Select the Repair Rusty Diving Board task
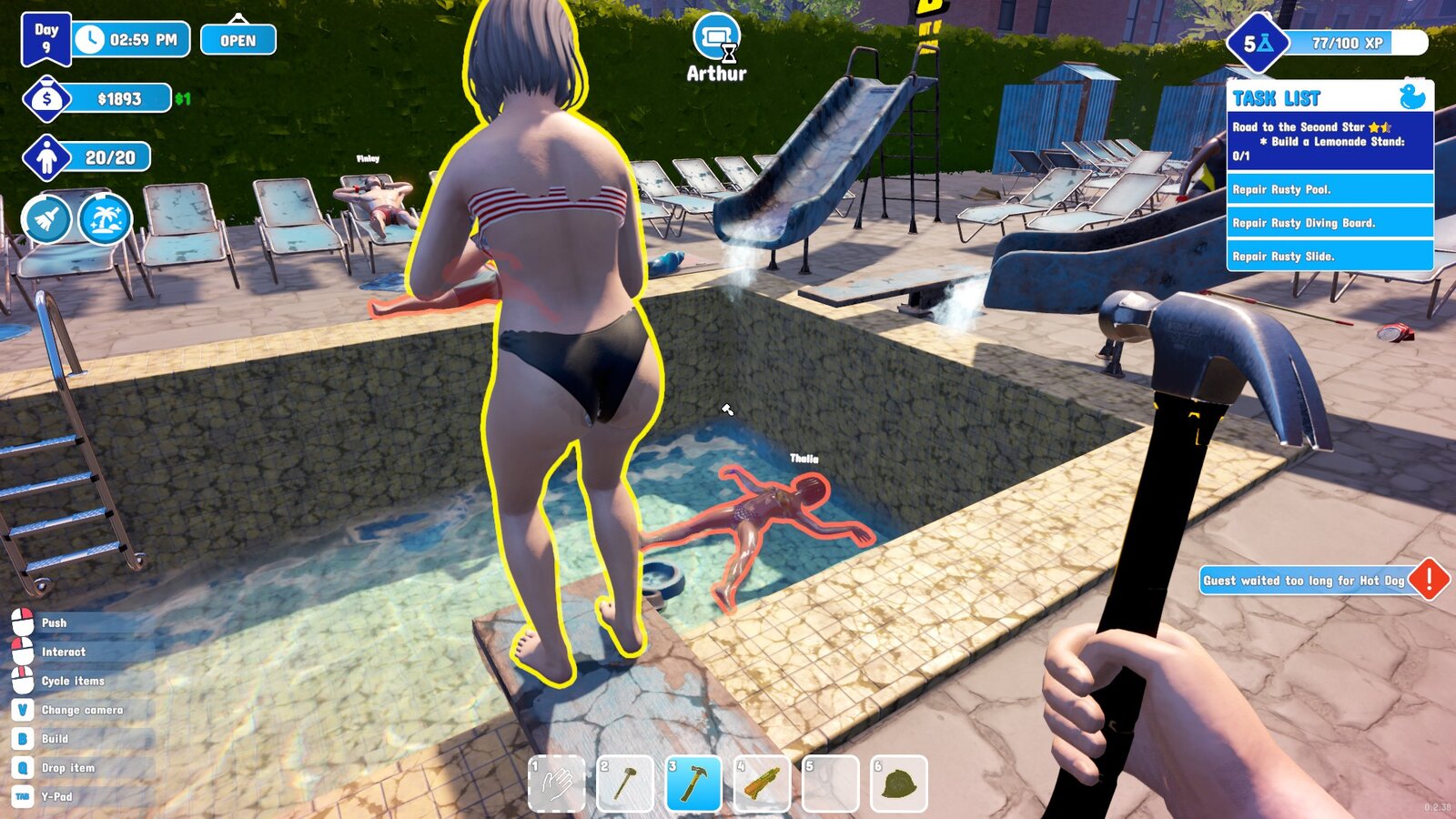 point(1329,223)
